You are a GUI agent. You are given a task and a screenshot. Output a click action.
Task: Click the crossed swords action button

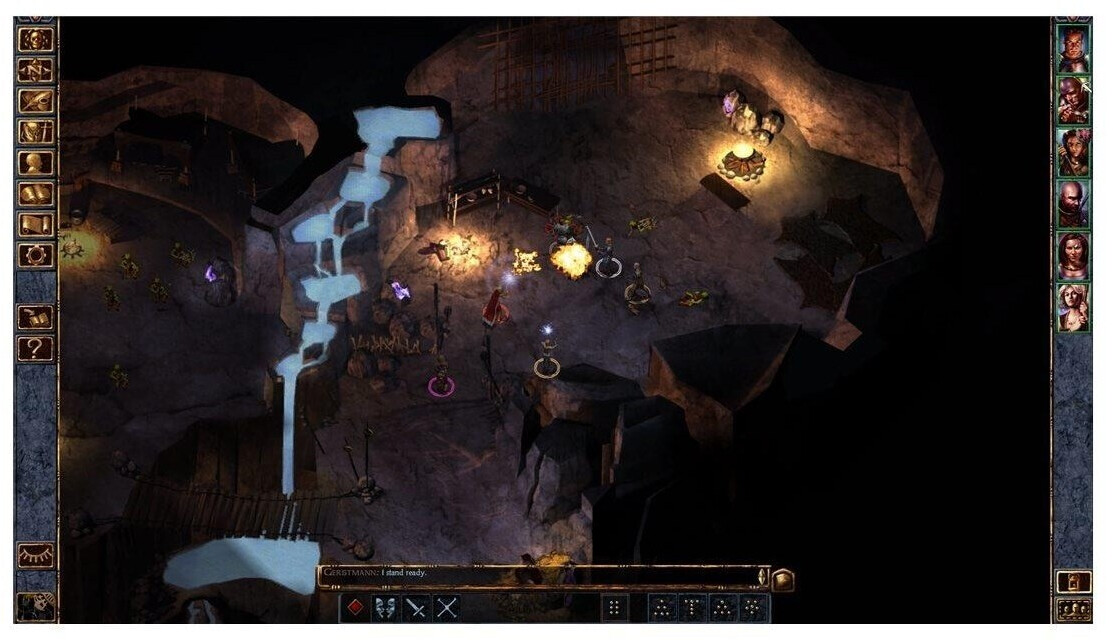[447, 607]
